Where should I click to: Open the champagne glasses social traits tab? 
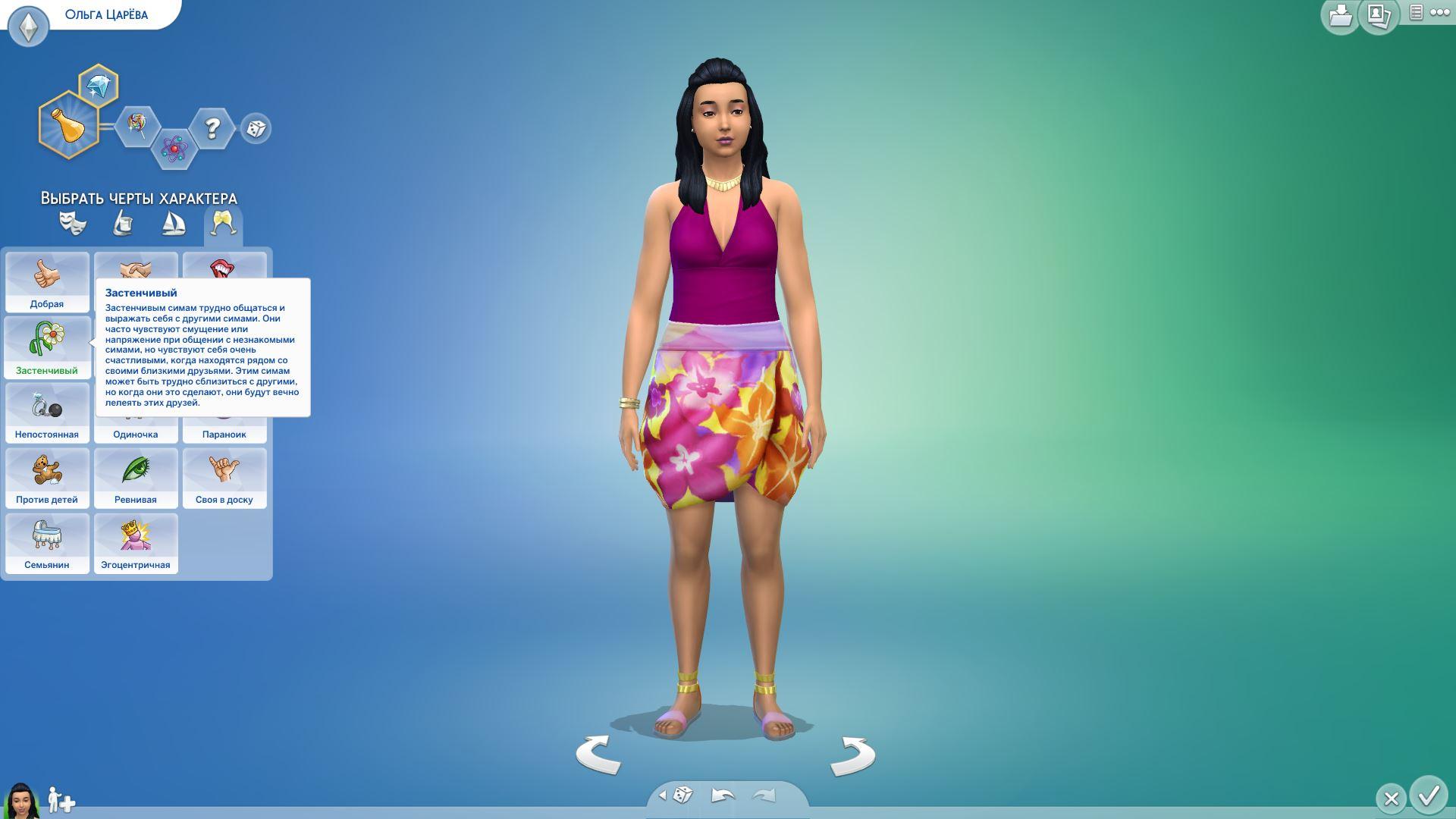[224, 223]
